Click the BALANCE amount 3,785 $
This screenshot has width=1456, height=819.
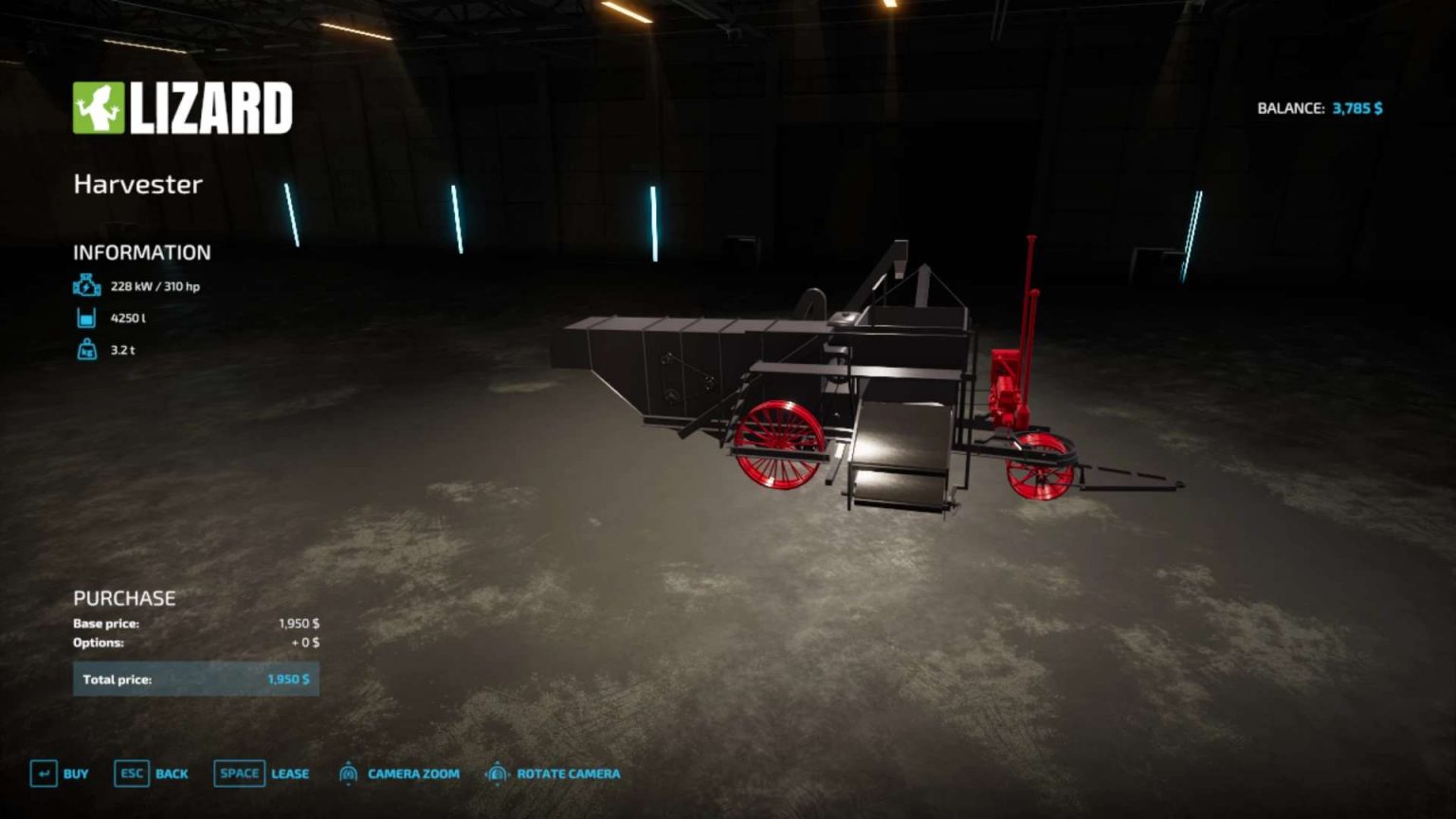point(1357,108)
